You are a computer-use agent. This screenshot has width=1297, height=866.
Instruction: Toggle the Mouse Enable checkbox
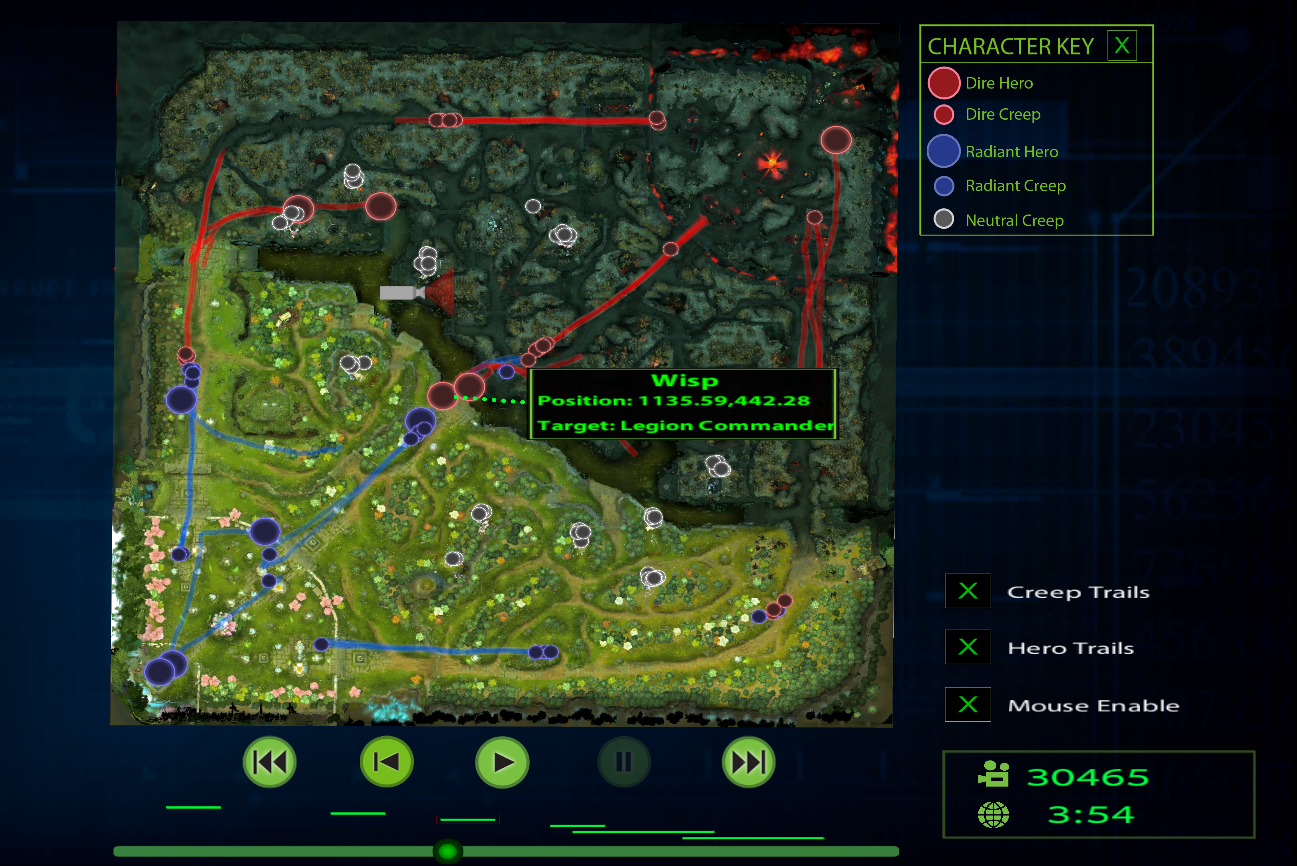(967, 705)
